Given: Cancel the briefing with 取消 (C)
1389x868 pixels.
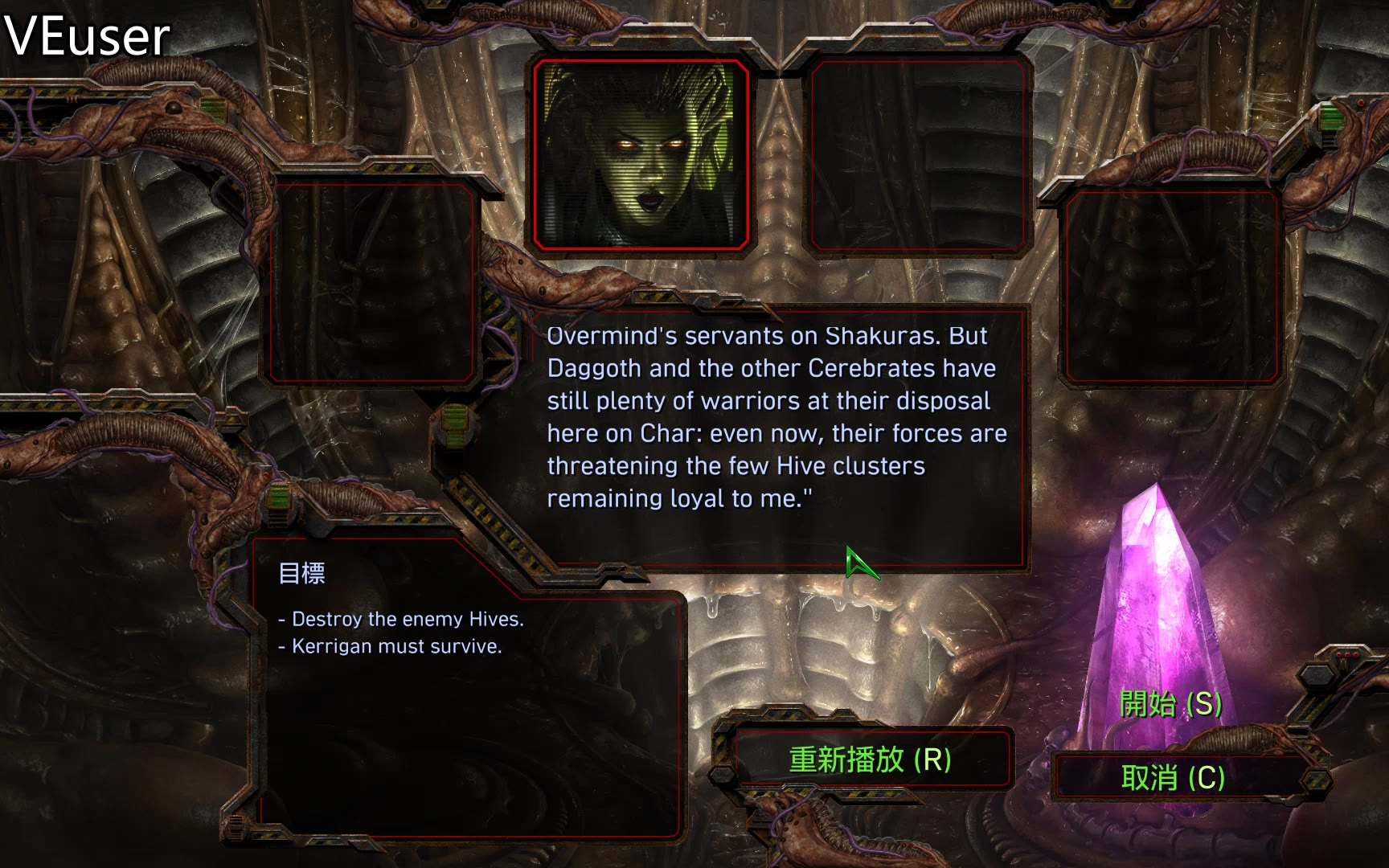Looking at the screenshot, I should (x=1173, y=778).
